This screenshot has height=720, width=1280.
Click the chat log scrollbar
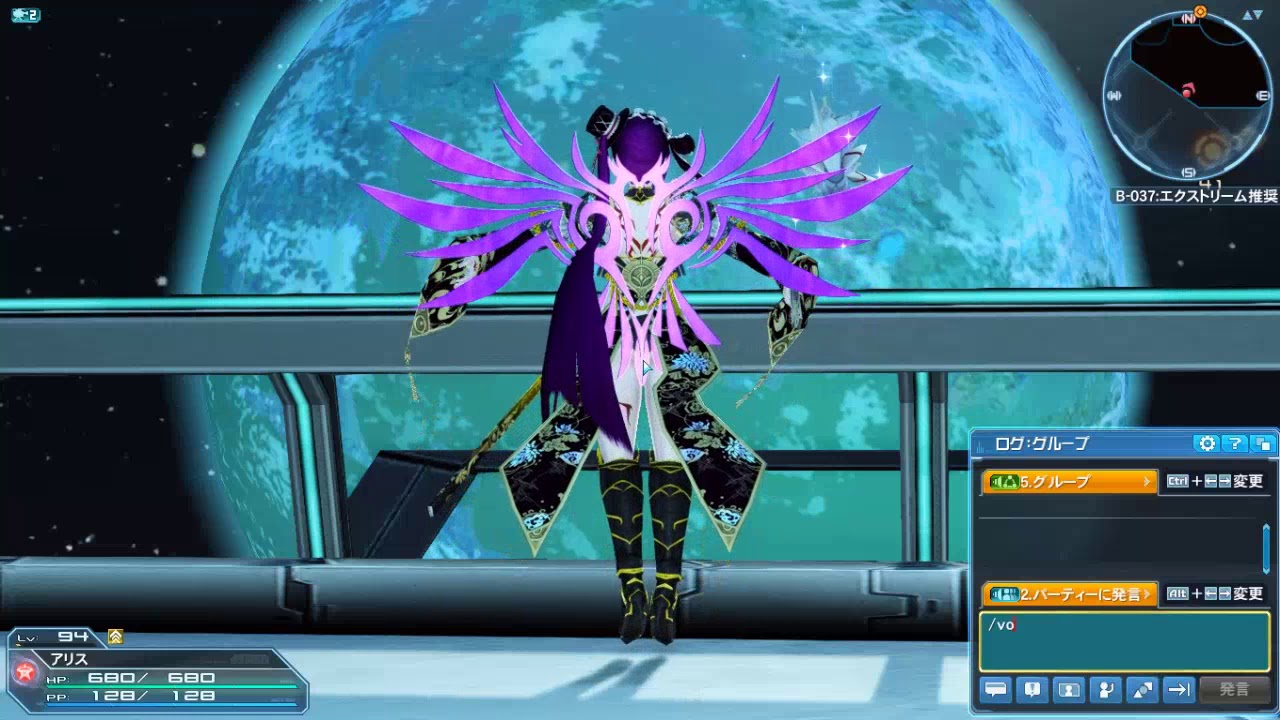point(1266,549)
